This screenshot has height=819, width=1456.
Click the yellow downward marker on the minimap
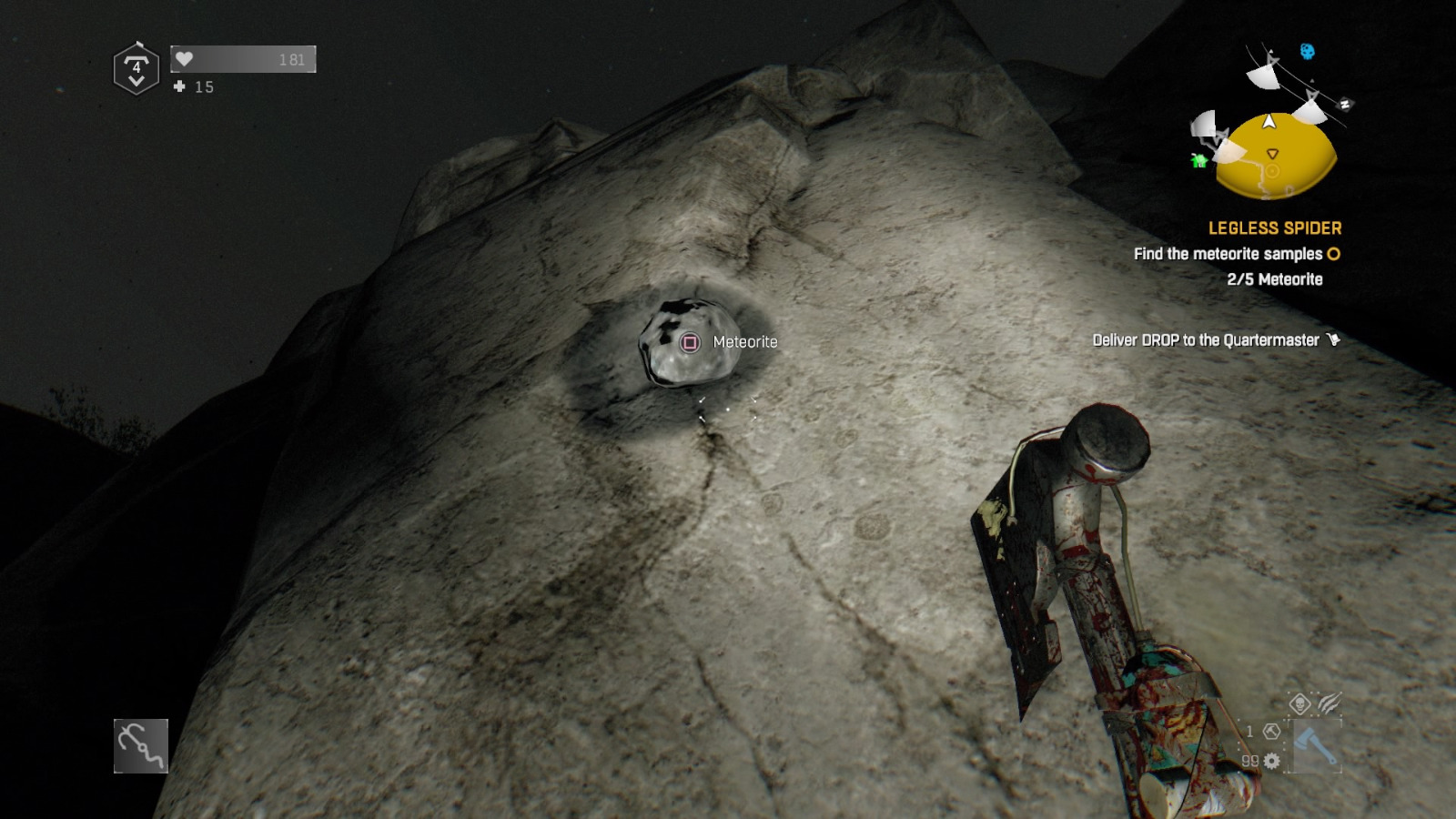coord(1273,153)
